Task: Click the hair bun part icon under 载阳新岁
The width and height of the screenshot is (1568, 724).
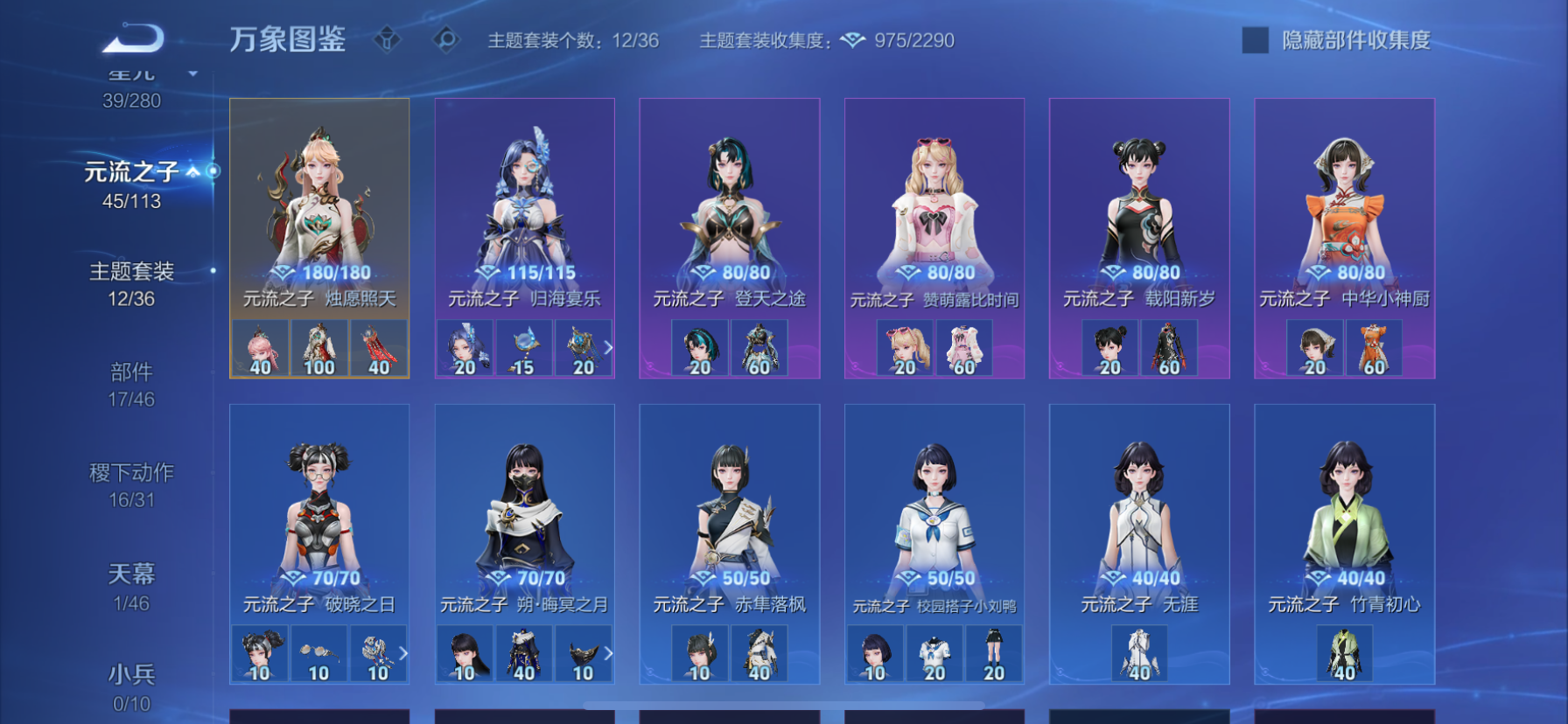Action: point(1109,347)
